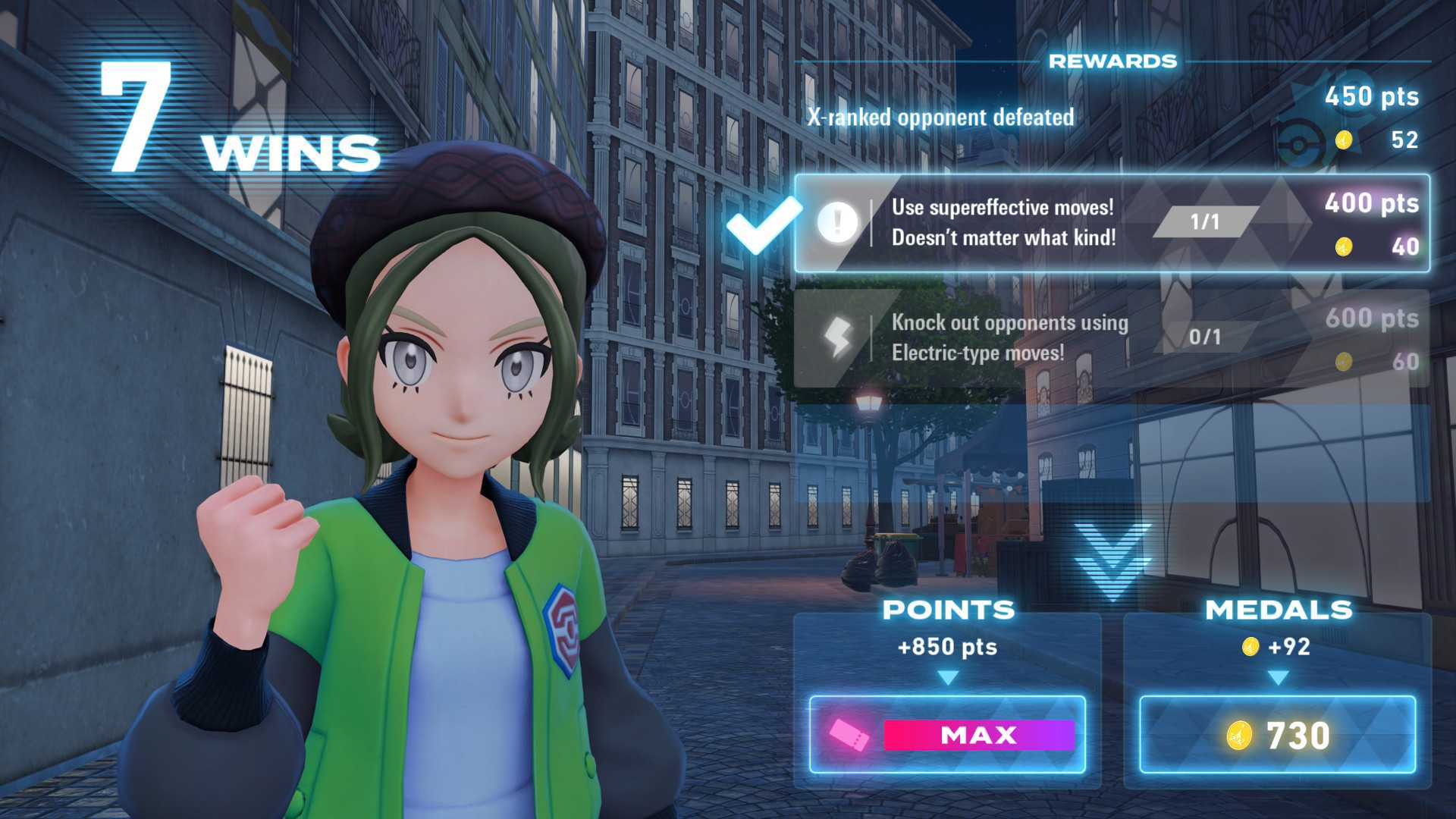Click the X-ranked opponent defeated reward row
Viewport: 1456px width, 819px height.
tap(1112, 118)
